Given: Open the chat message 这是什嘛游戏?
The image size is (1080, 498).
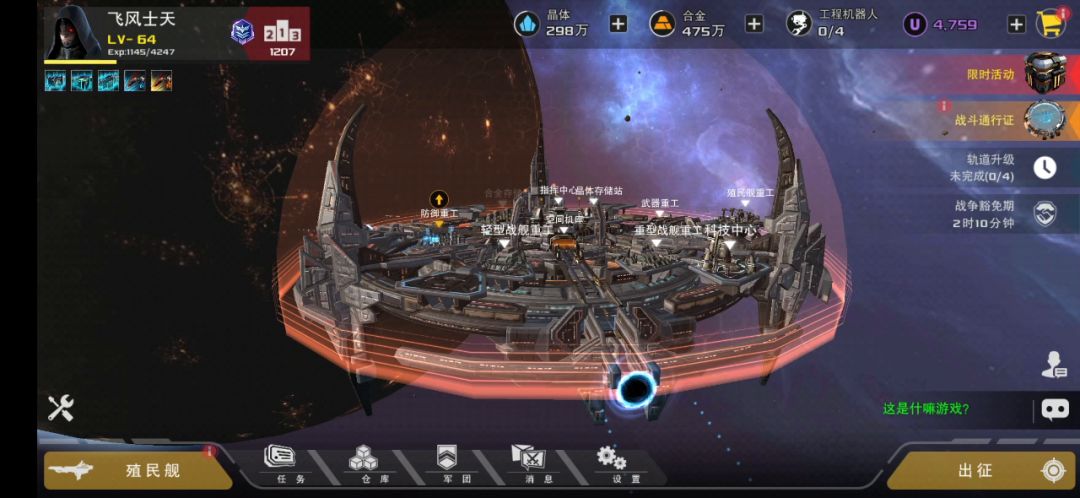Looking at the screenshot, I should coord(926,408).
